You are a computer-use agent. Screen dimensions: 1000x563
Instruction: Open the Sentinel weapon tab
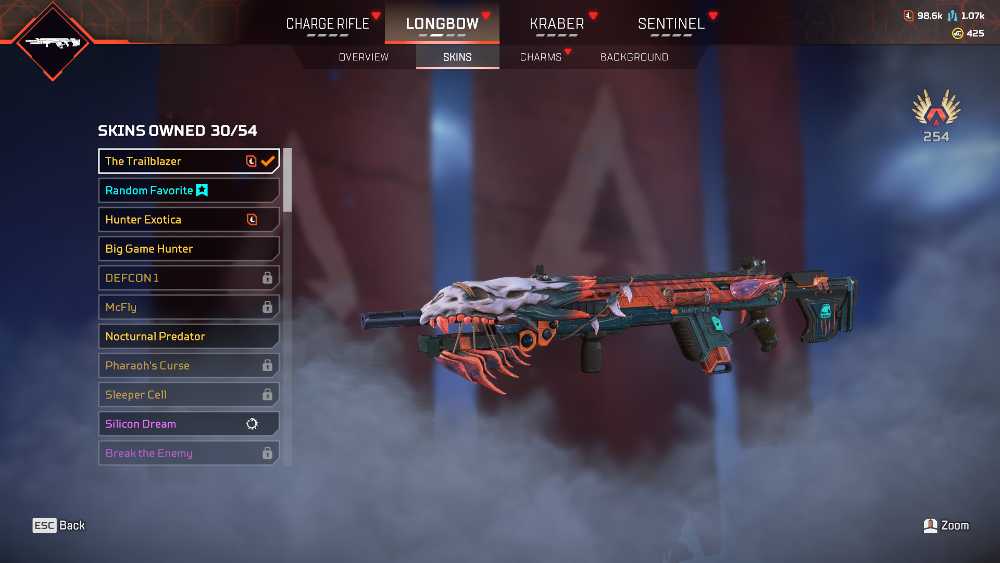671,24
